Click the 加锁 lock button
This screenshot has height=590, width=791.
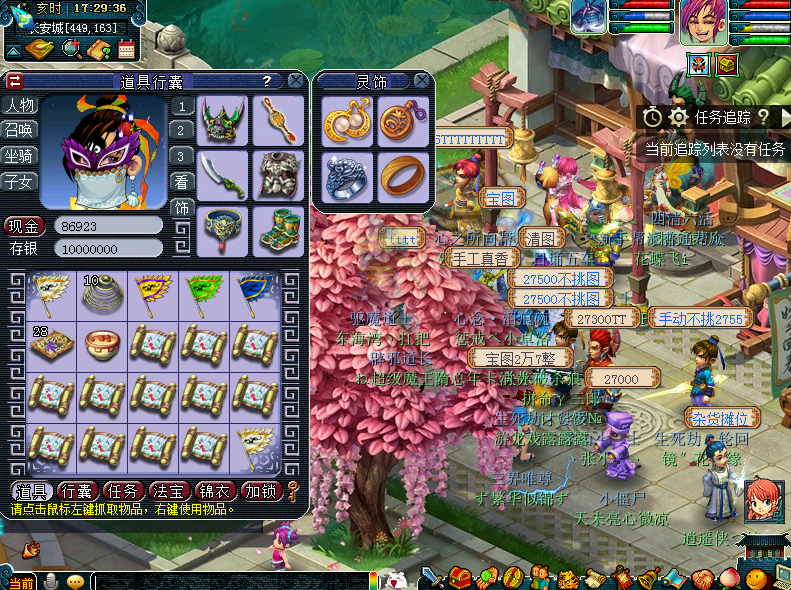pos(260,491)
